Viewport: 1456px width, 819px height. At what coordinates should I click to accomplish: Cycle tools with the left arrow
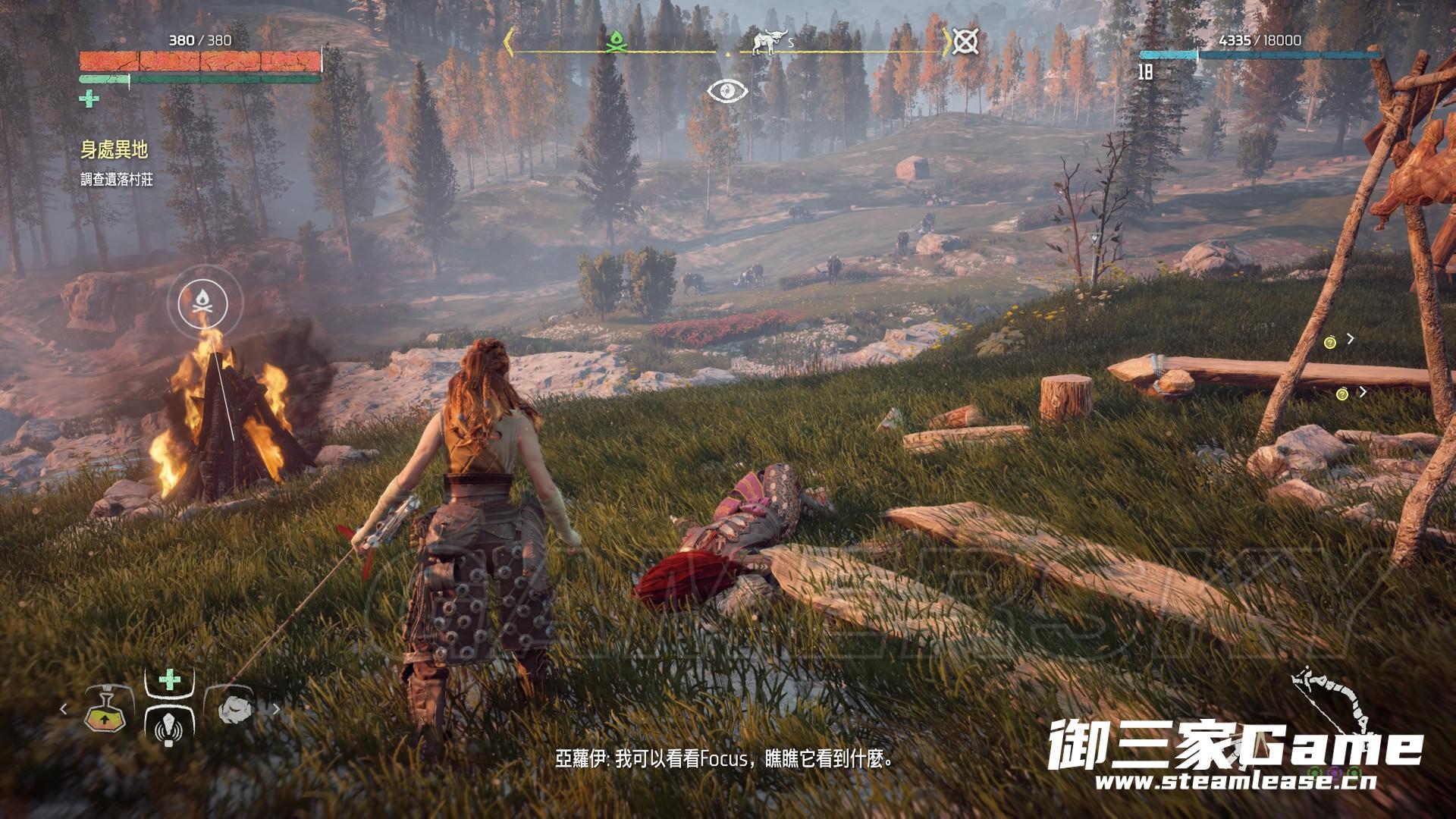tap(64, 710)
